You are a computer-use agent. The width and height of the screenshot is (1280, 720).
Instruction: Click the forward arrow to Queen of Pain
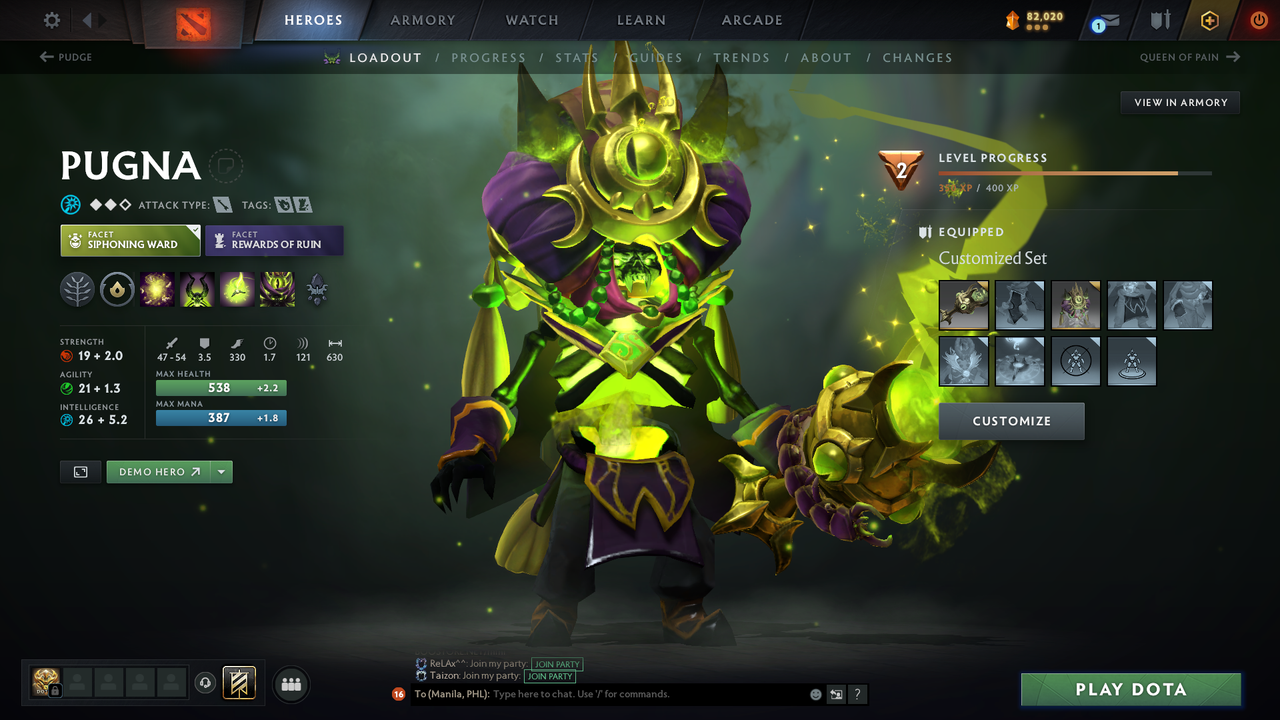(x=1234, y=57)
